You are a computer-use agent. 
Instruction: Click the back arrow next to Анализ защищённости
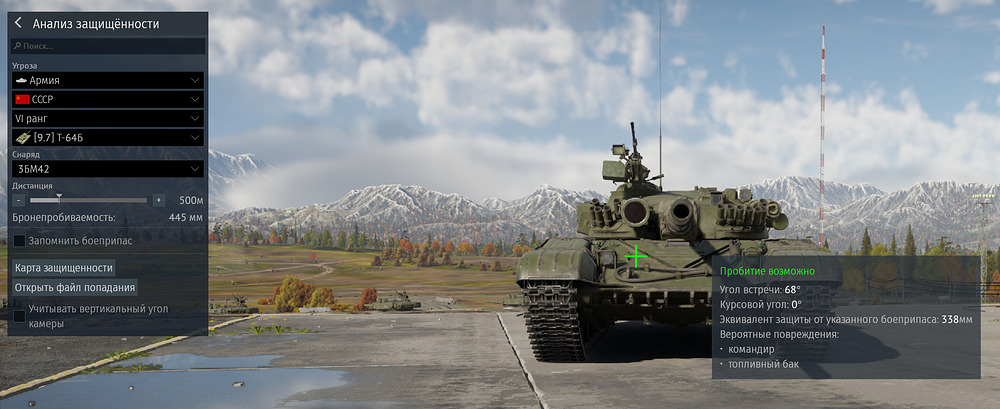click(x=18, y=23)
